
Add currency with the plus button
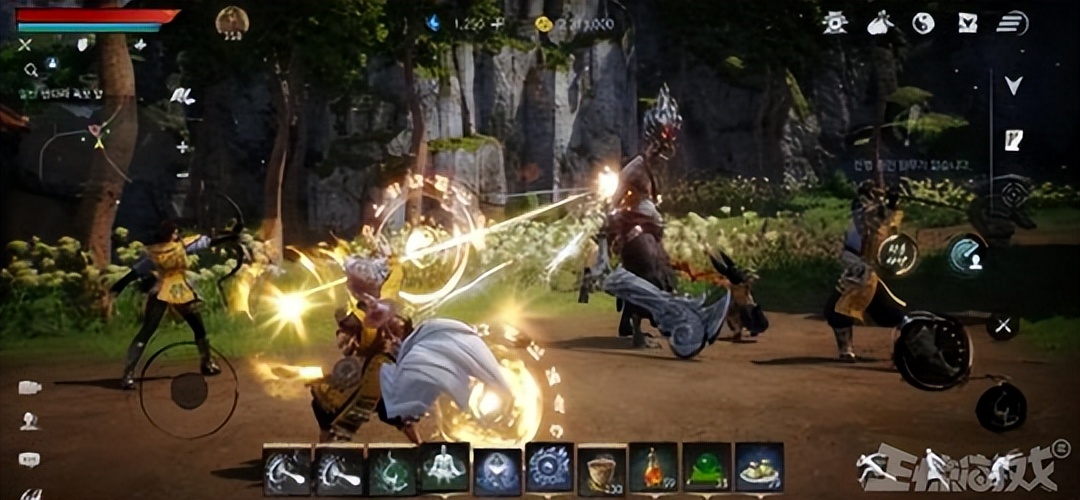point(497,23)
